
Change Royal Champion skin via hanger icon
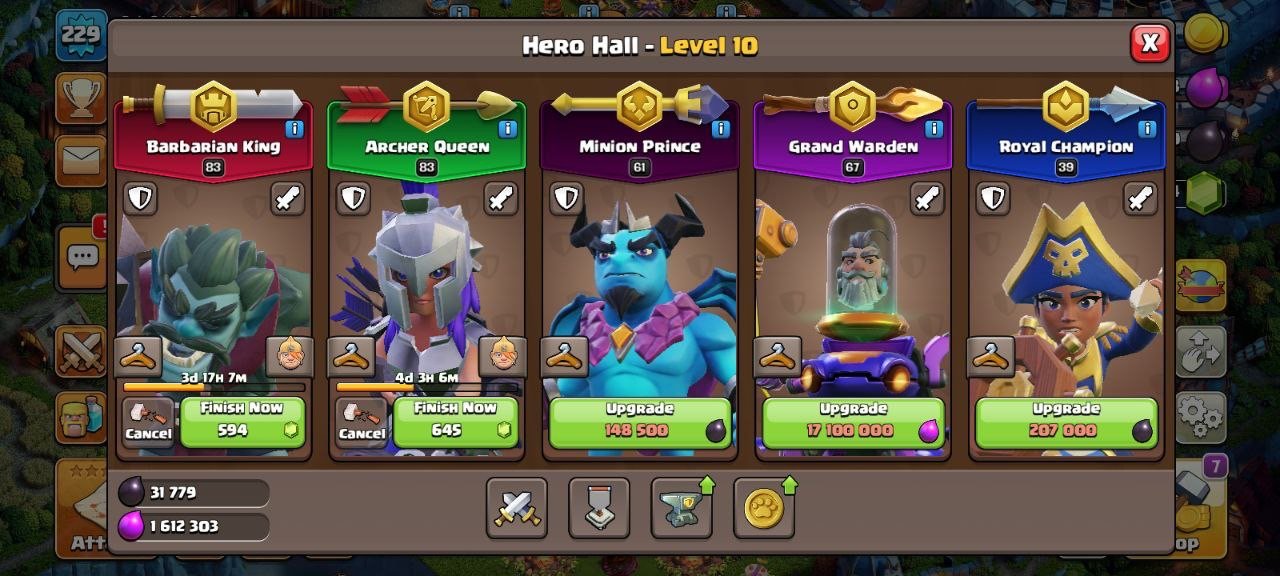[x=991, y=356]
